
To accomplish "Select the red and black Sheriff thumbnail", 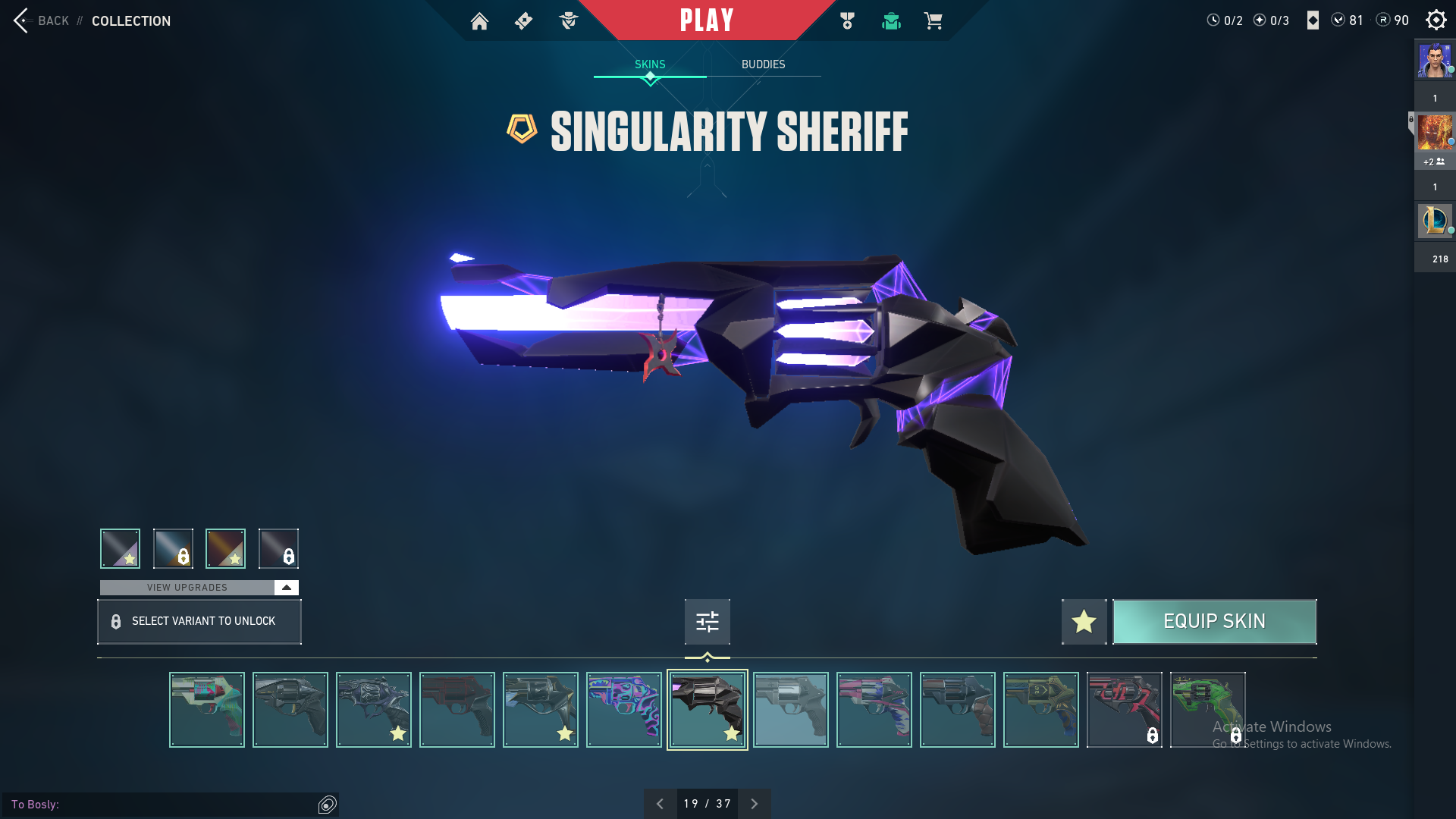I will point(1124,710).
